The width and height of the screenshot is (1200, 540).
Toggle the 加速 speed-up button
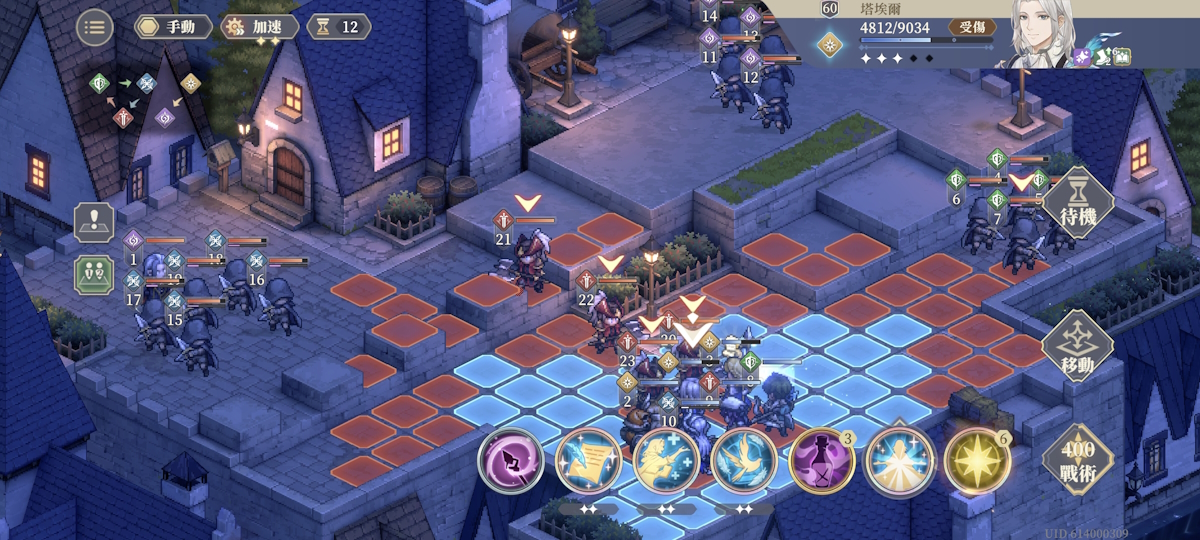pos(259,27)
